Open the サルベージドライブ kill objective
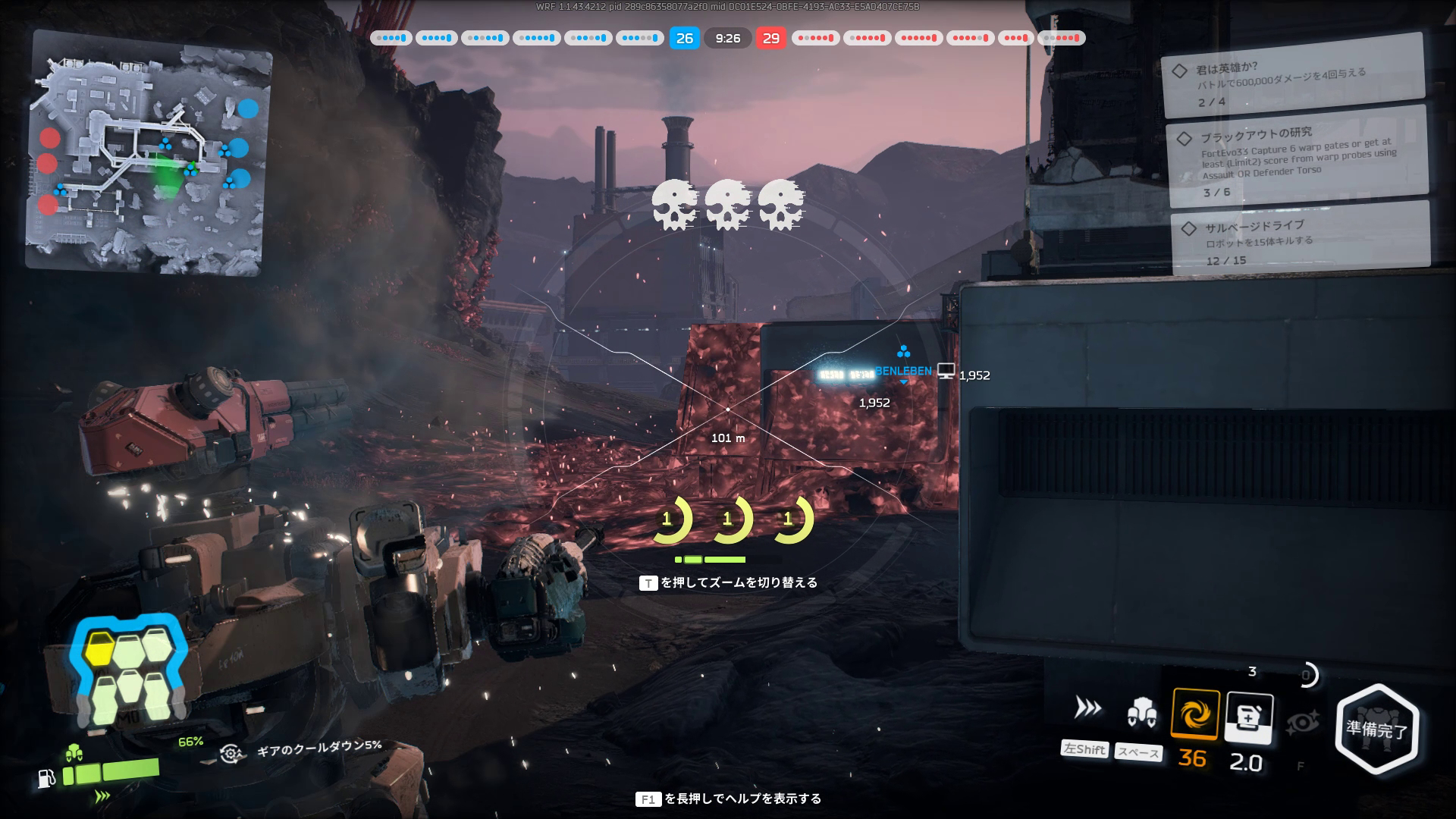The width and height of the screenshot is (1456, 819). (1300, 240)
